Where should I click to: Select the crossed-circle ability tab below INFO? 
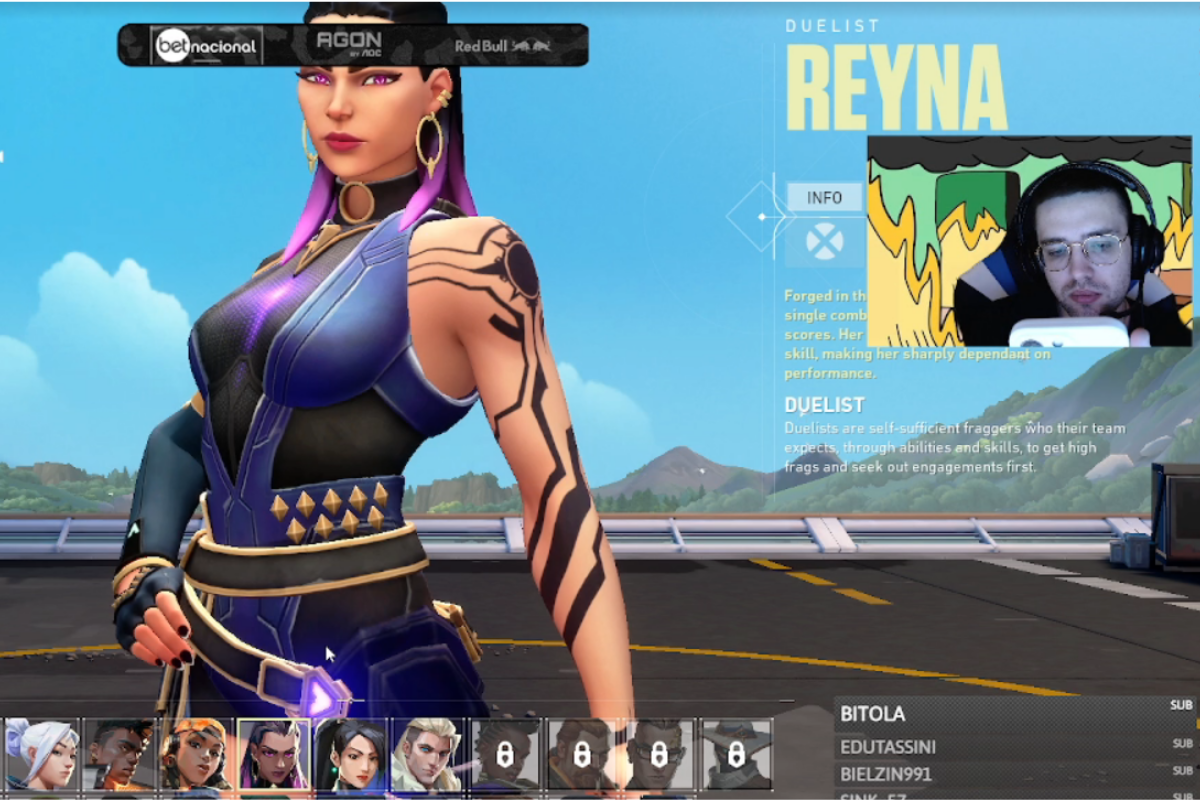[824, 242]
